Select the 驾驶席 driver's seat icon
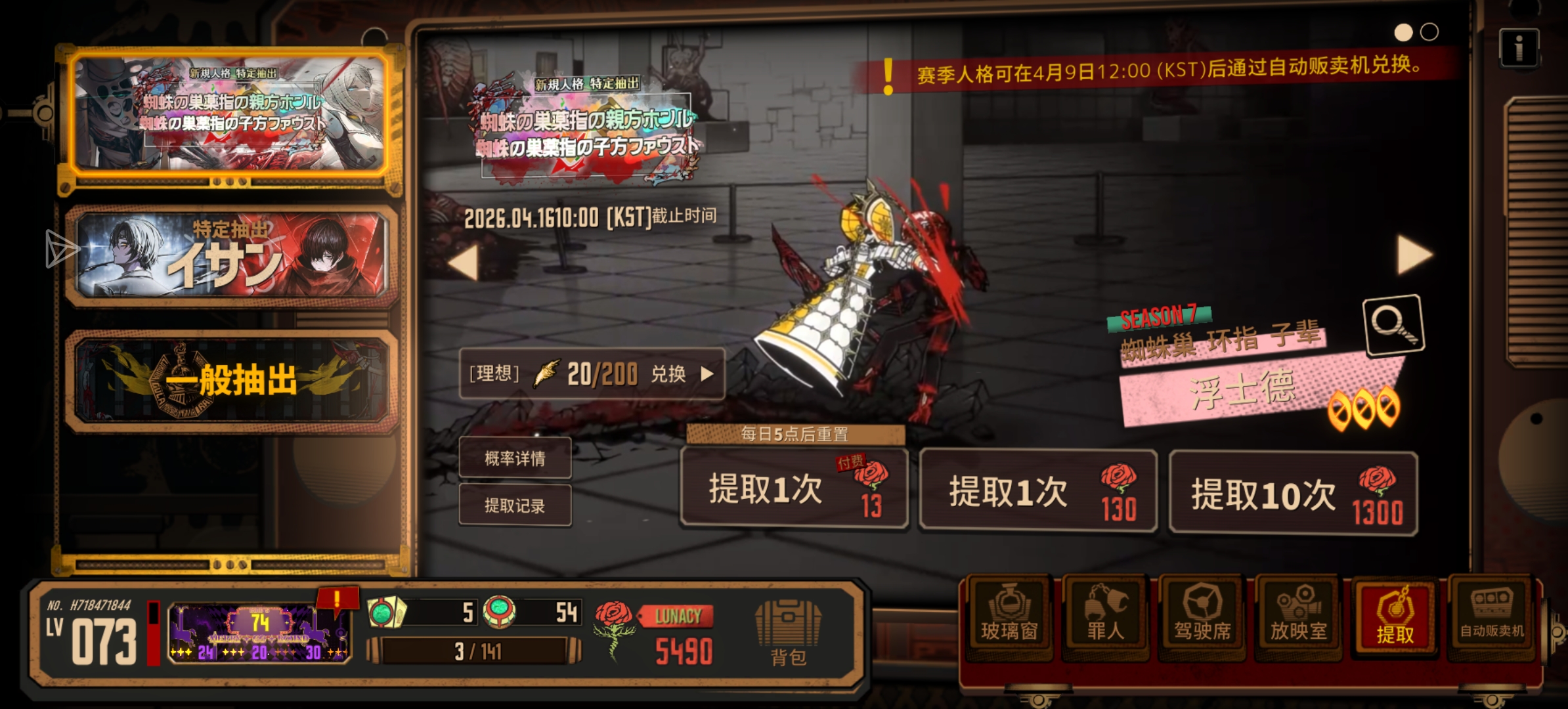The height and width of the screenshot is (709, 1568). [x=1202, y=618]
